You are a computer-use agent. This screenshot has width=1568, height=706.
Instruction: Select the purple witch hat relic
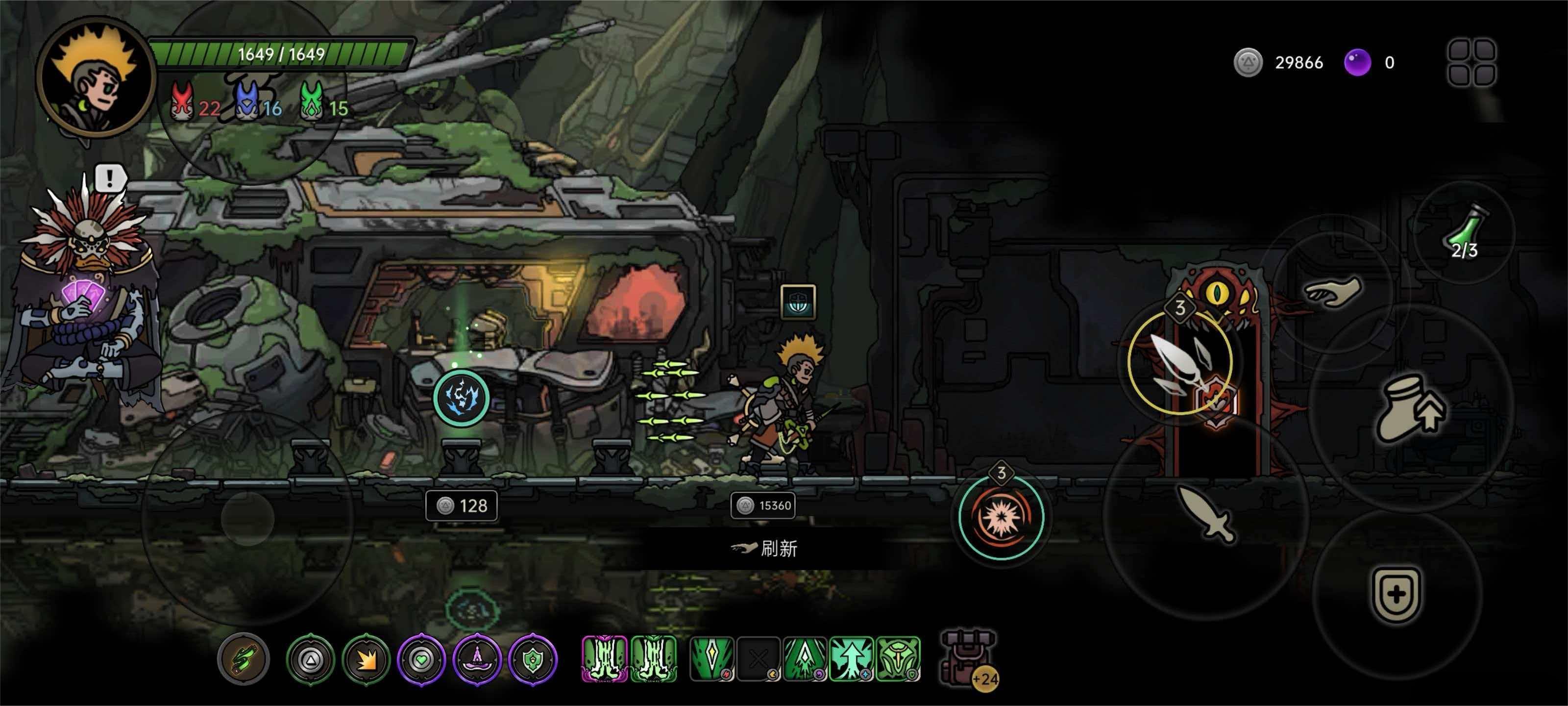pyautogui.click(x=477, y=659)
